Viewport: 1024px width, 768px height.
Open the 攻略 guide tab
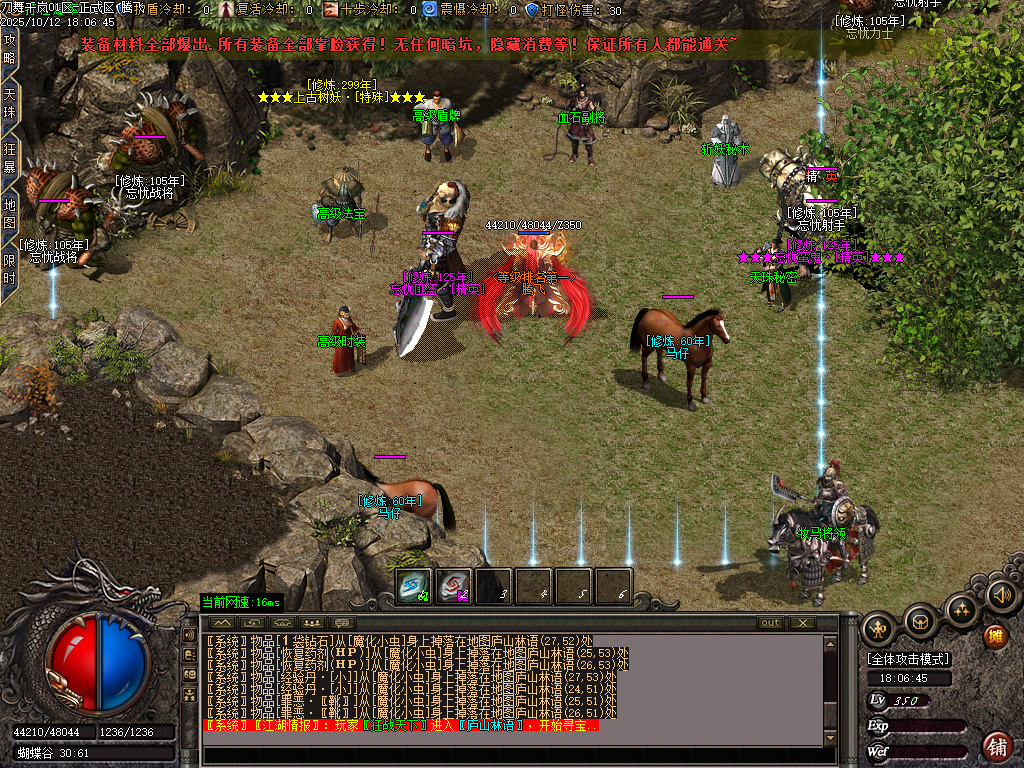tap(10, 49)
